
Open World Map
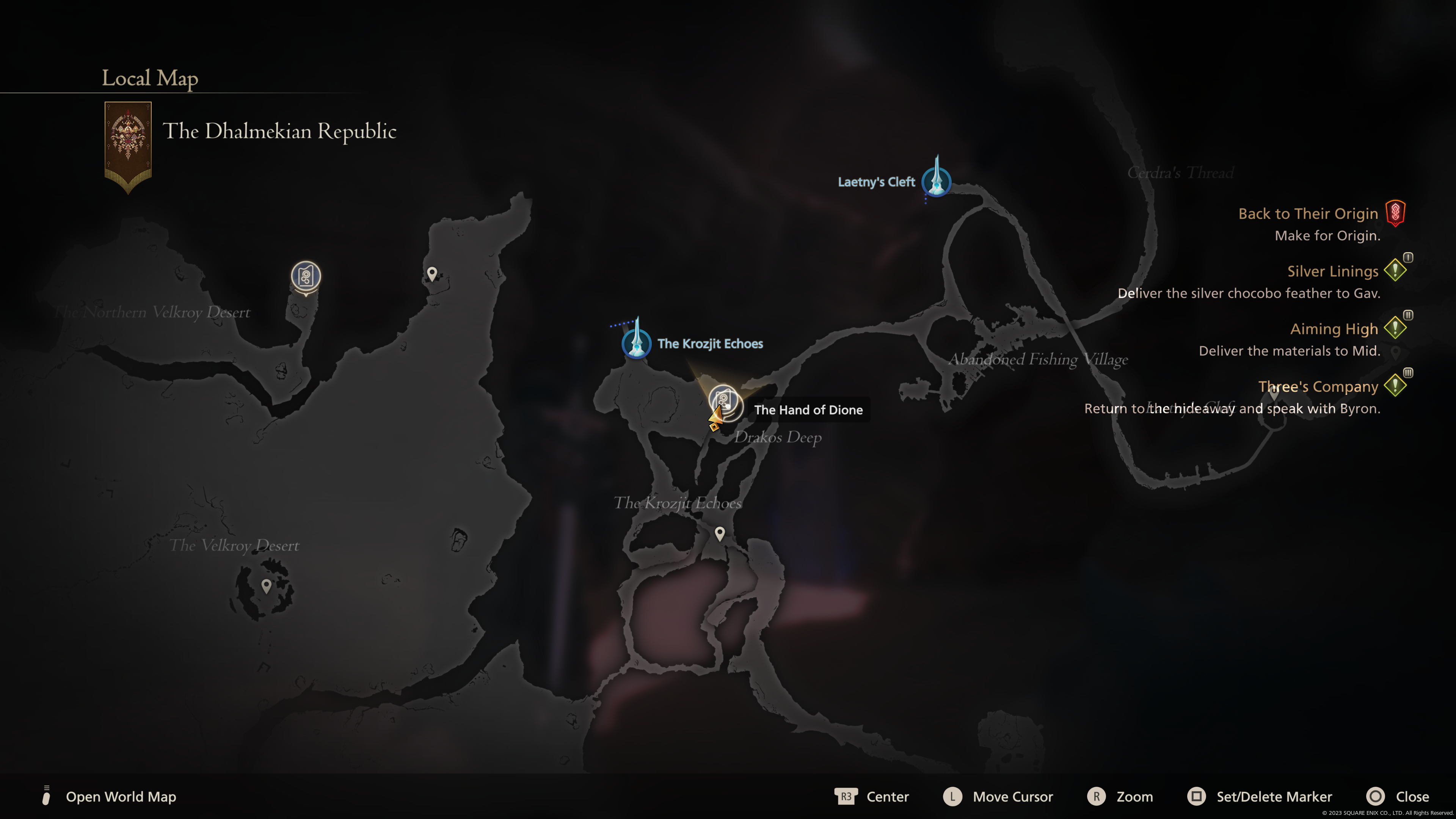pyautogui.click(x=121, y=796)
